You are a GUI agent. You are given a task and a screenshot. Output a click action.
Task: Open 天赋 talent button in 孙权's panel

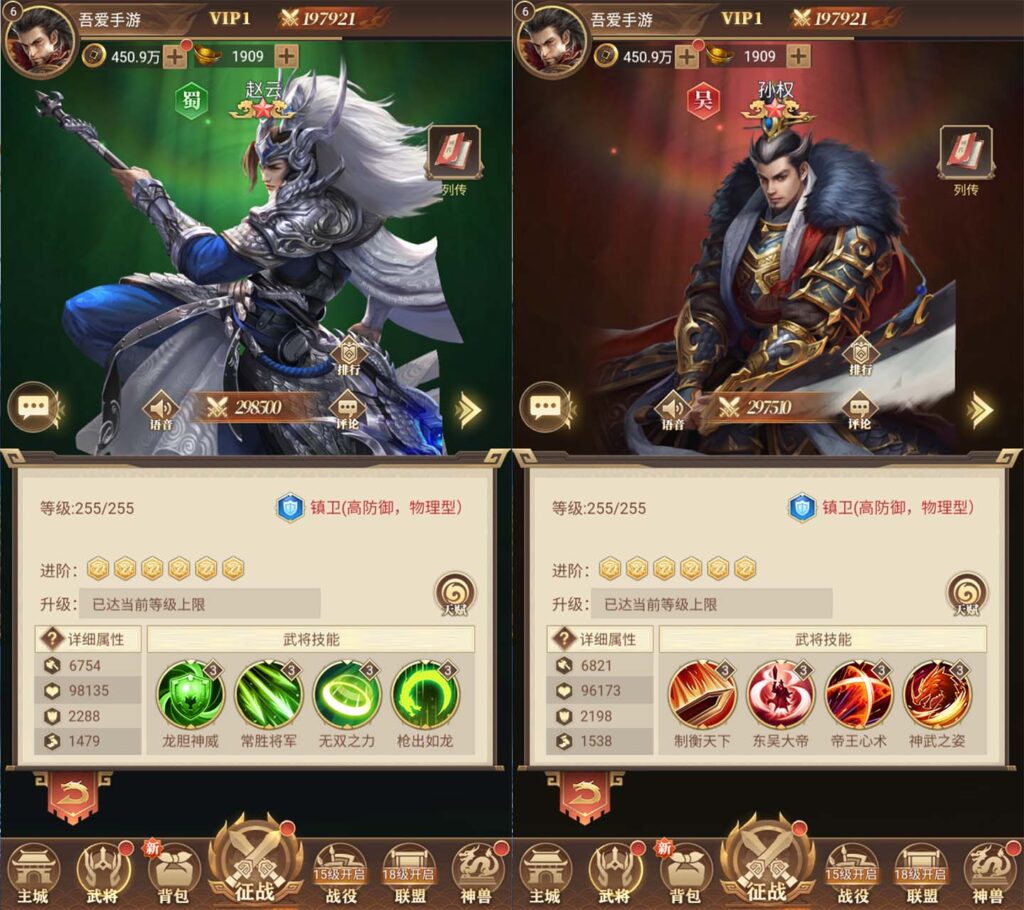pos(967,594)
